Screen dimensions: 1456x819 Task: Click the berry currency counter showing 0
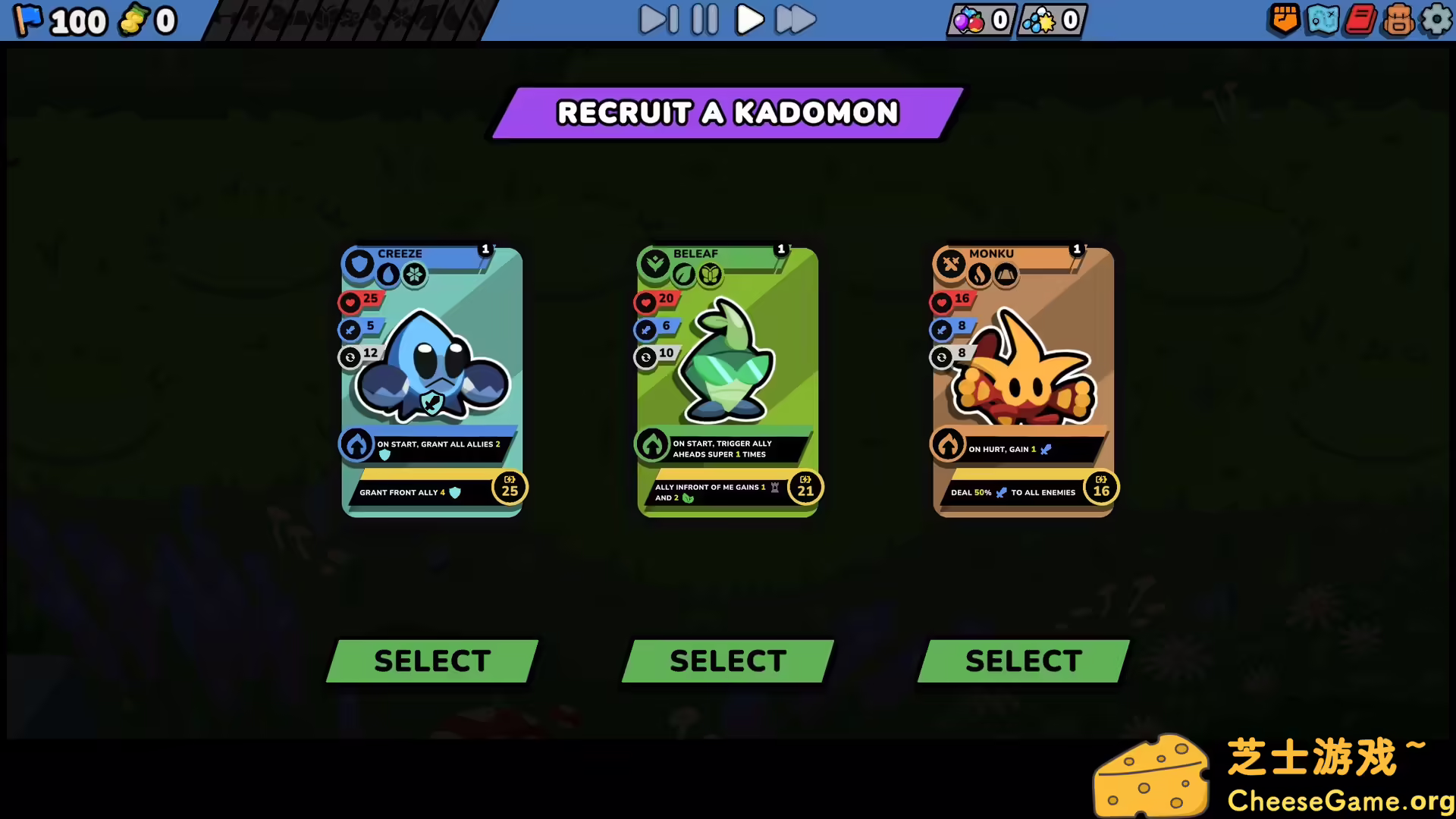point(980,20)
